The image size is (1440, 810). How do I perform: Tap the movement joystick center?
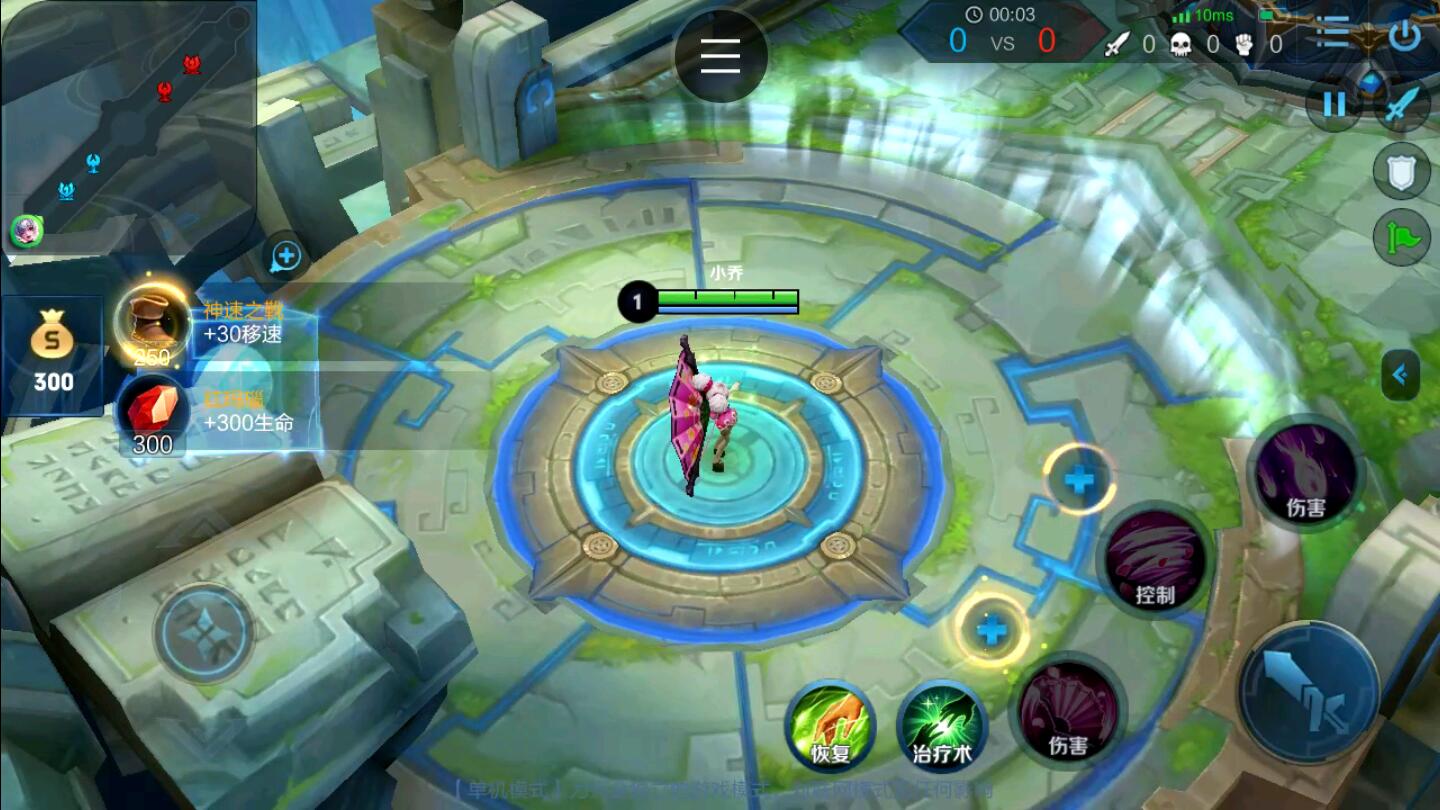point(205,632)
